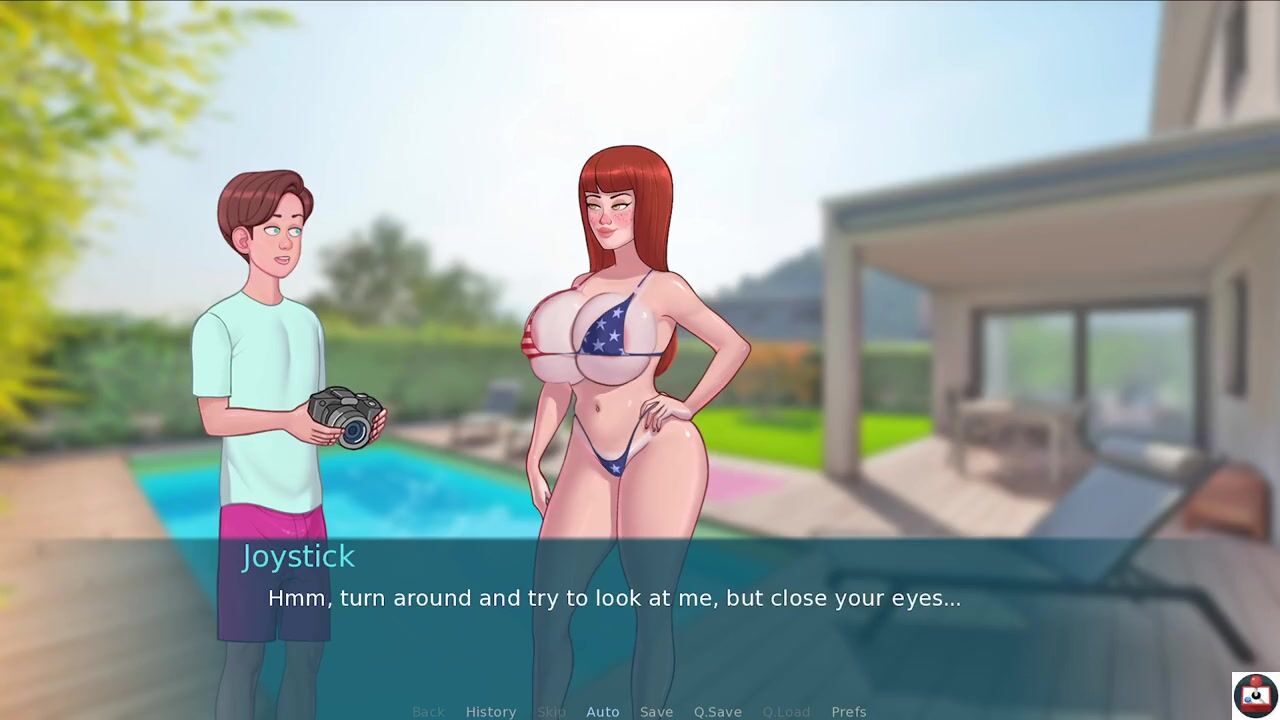Click the camera recorder icon in corner
Image resolution: width=1280 pixels, height=720 pixels.
(x=1254, y=695)
